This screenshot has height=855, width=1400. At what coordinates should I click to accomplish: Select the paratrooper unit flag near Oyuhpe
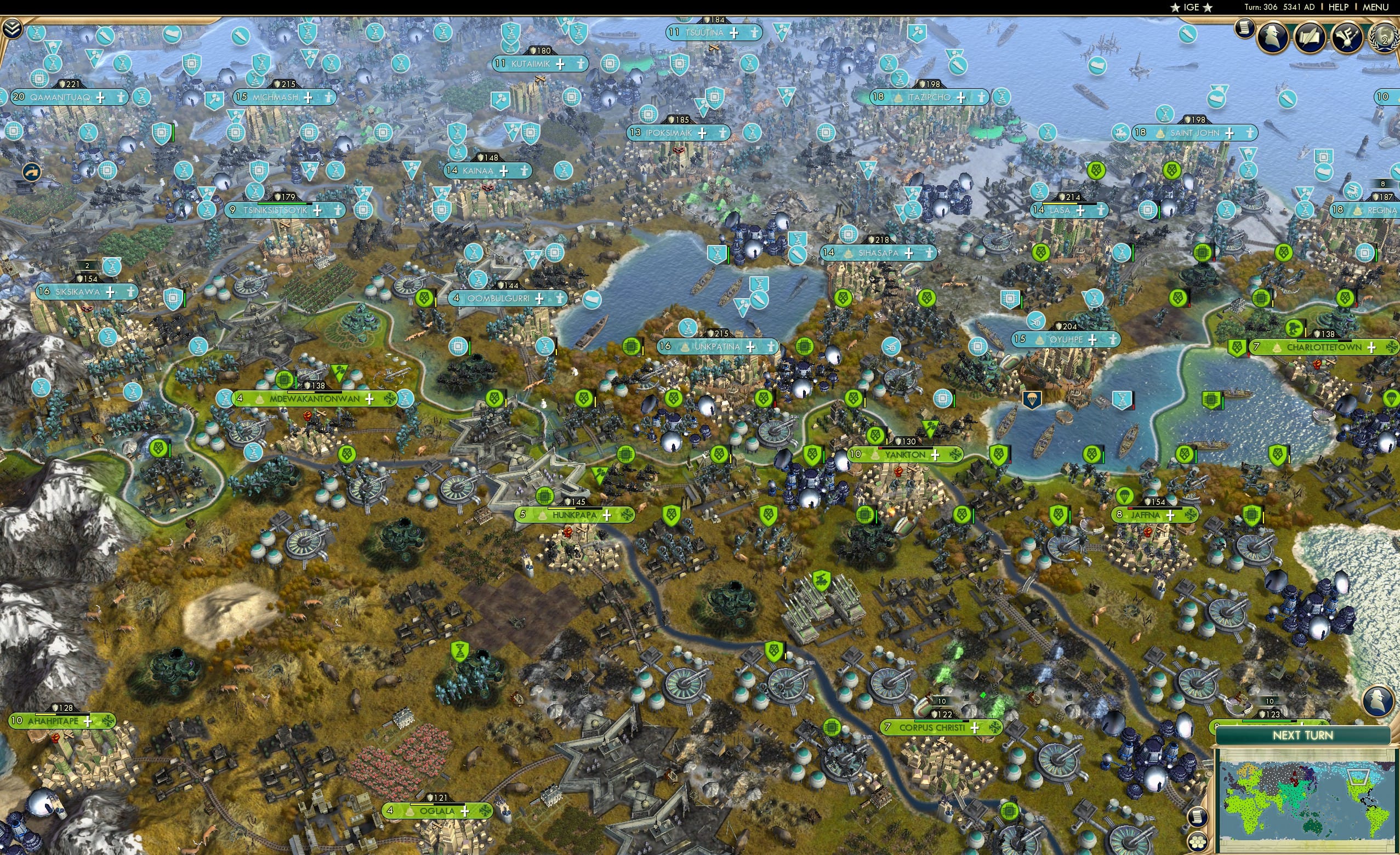coord(1032,401)
